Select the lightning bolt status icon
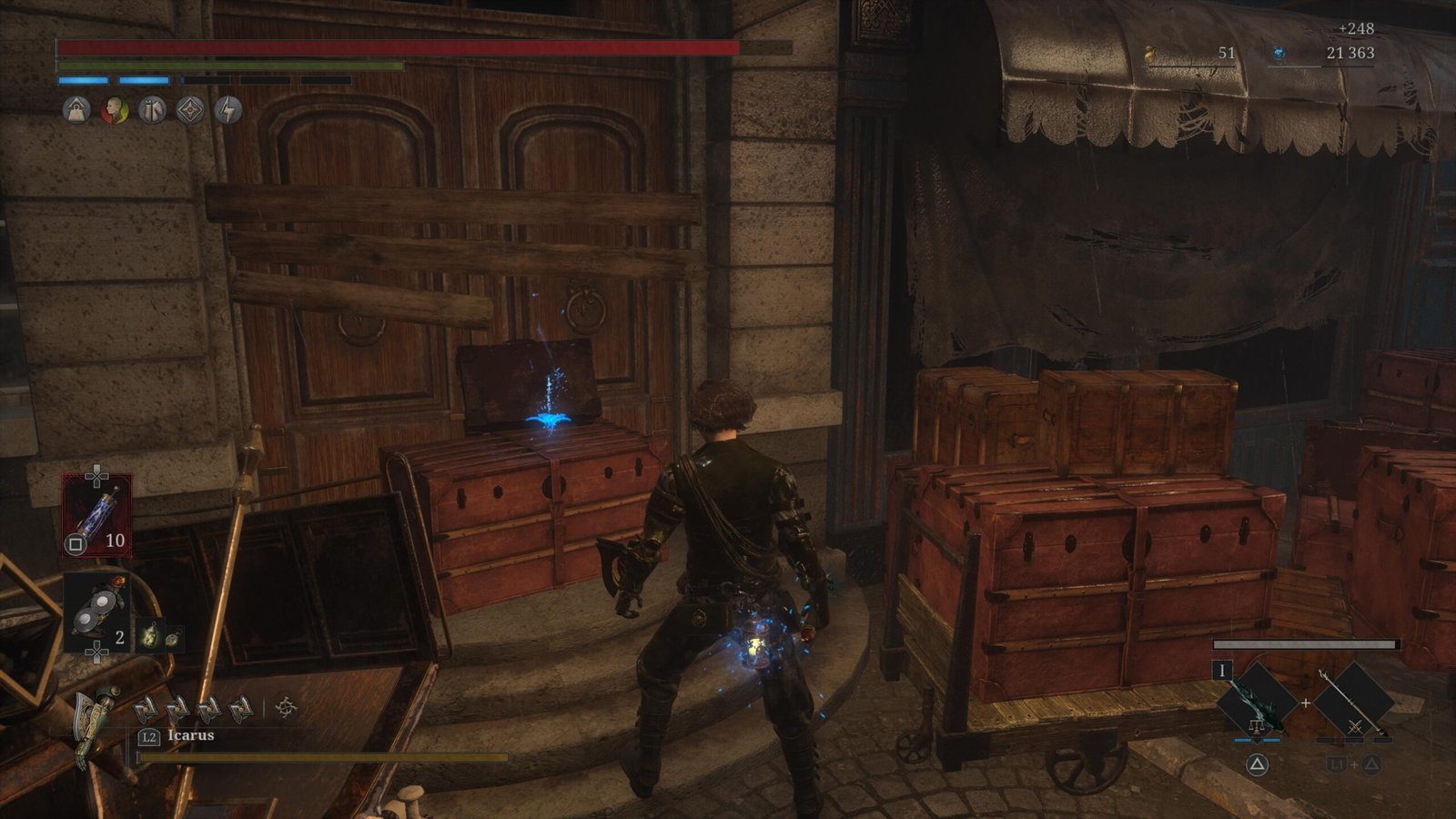The image size is (1456, 819). click(x=228, y=111)
